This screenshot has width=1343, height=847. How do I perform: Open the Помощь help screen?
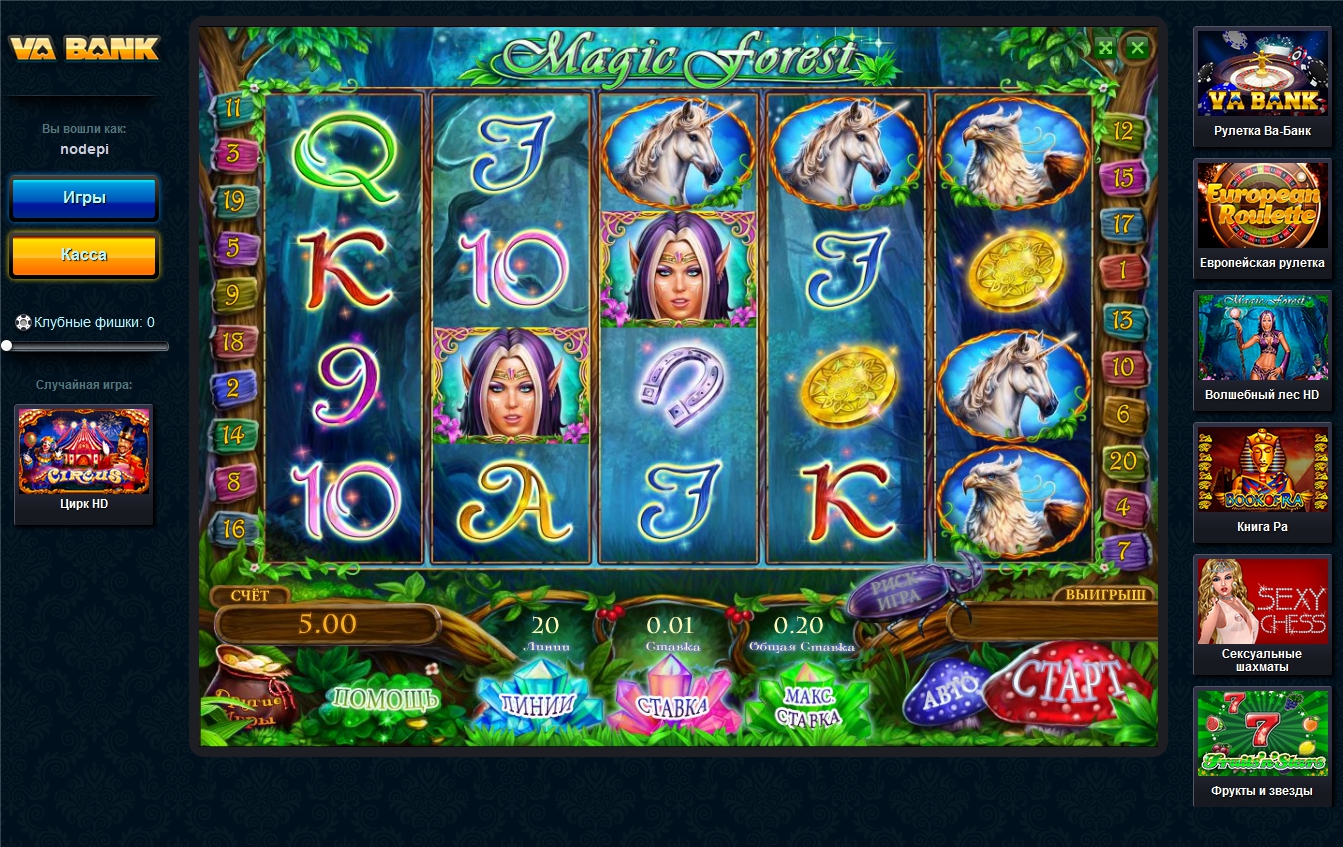click(x=383, y=697)
